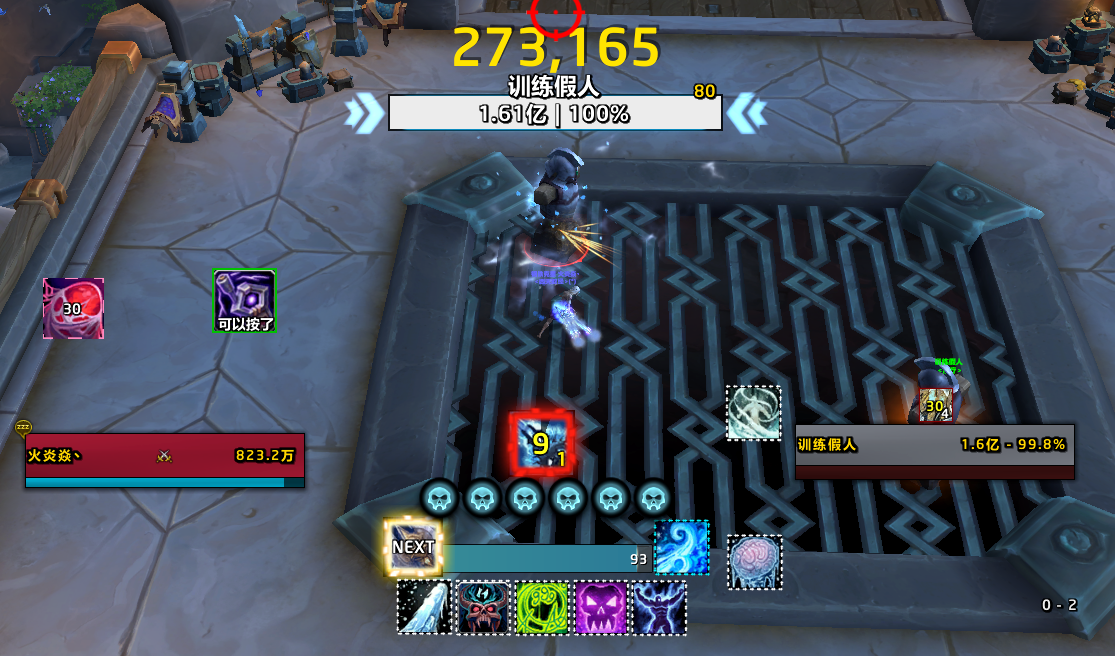Click the debuff icon showing 30 on dummy
The image size is (1115, 656).
[x=935, y=405]
